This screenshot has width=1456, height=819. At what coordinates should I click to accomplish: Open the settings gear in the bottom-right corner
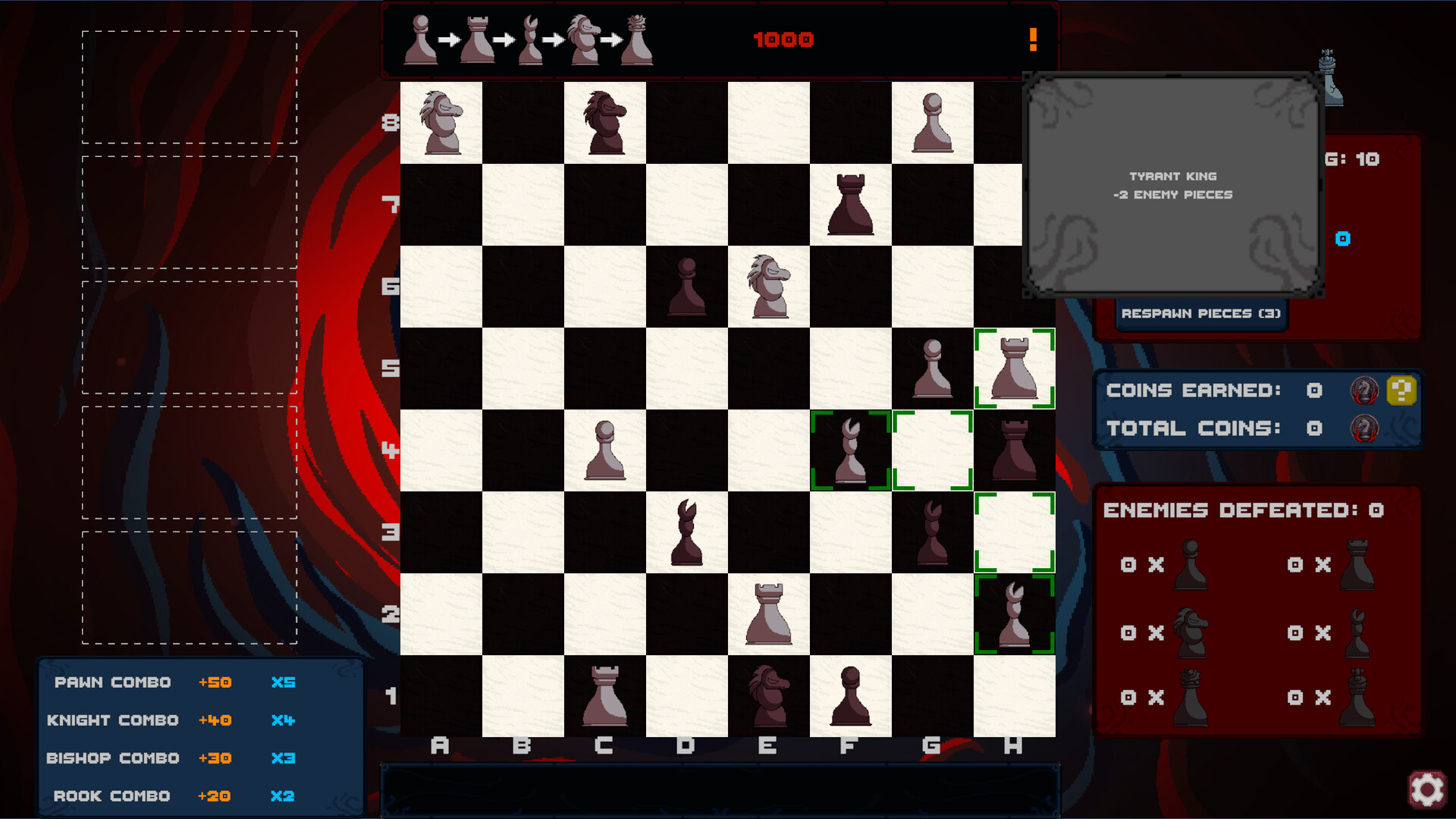pos(1429,787)
